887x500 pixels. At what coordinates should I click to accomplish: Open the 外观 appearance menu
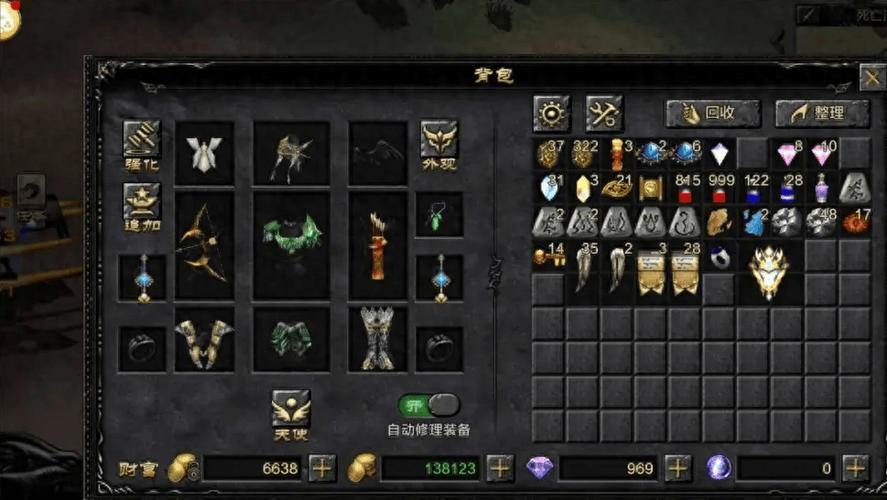pyautogui.click(x=439, y=145)
